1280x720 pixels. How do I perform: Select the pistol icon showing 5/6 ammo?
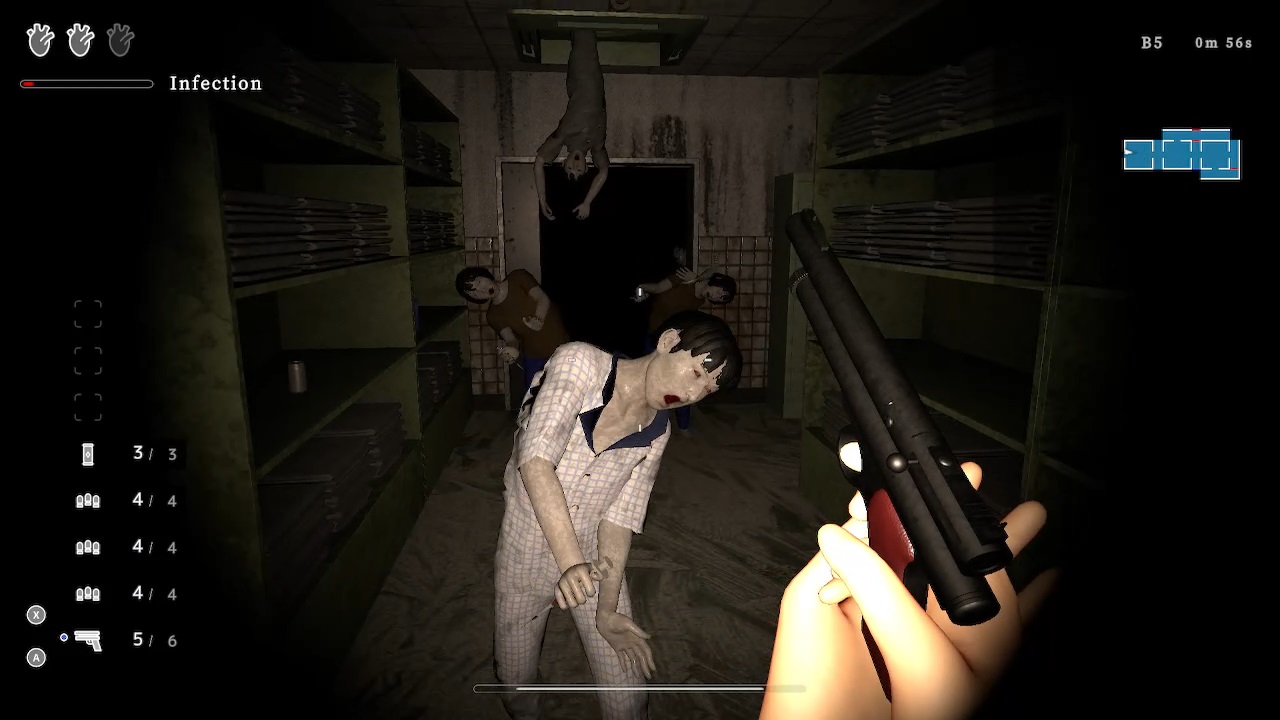click(x=88, y=640)
